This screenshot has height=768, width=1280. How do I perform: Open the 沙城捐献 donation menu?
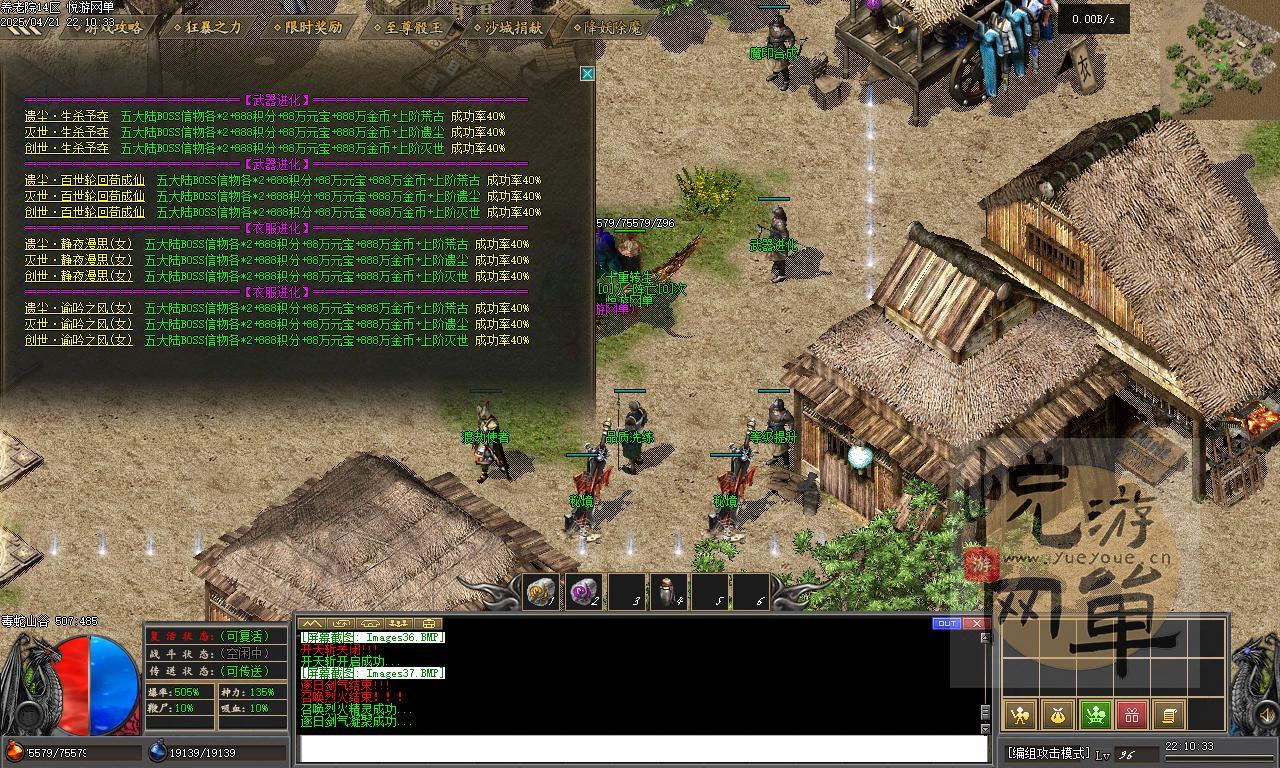(x=512, y=27)
